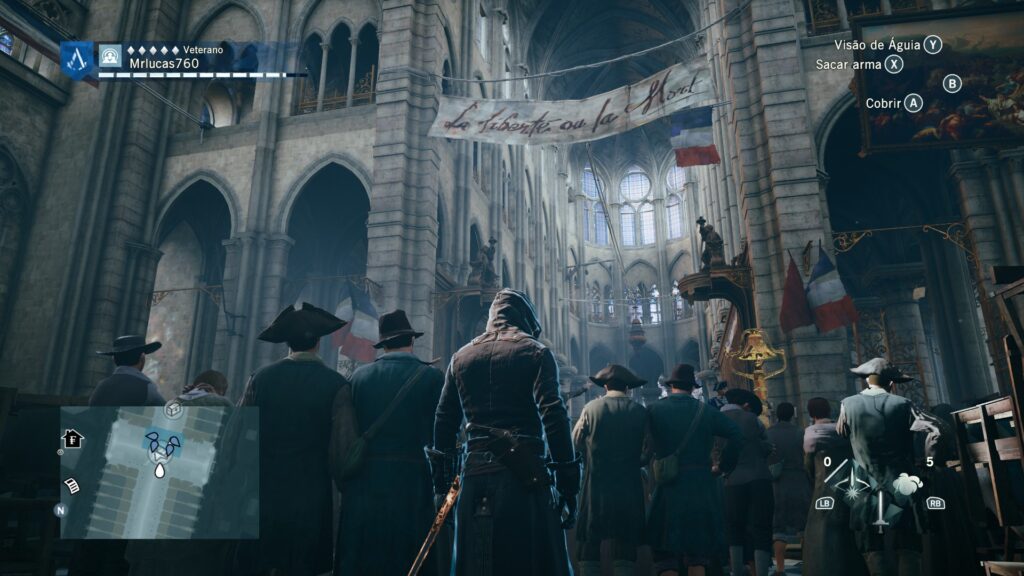This screenshot has width=1024, height=576.
Task: Choose the sword weapon icon
Action: [880, 507]
